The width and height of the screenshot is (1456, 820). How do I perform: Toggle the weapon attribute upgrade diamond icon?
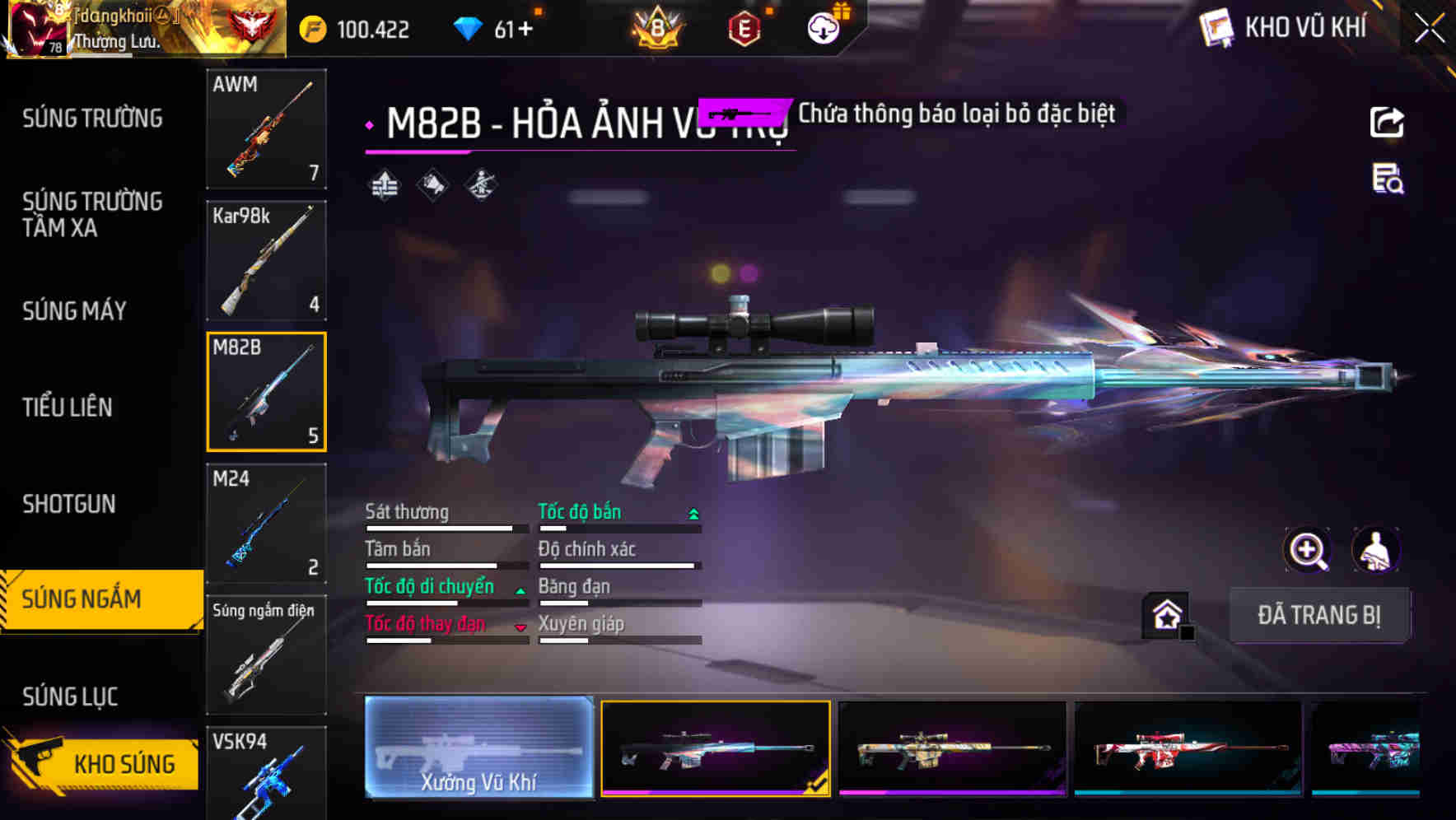point(382,185)
